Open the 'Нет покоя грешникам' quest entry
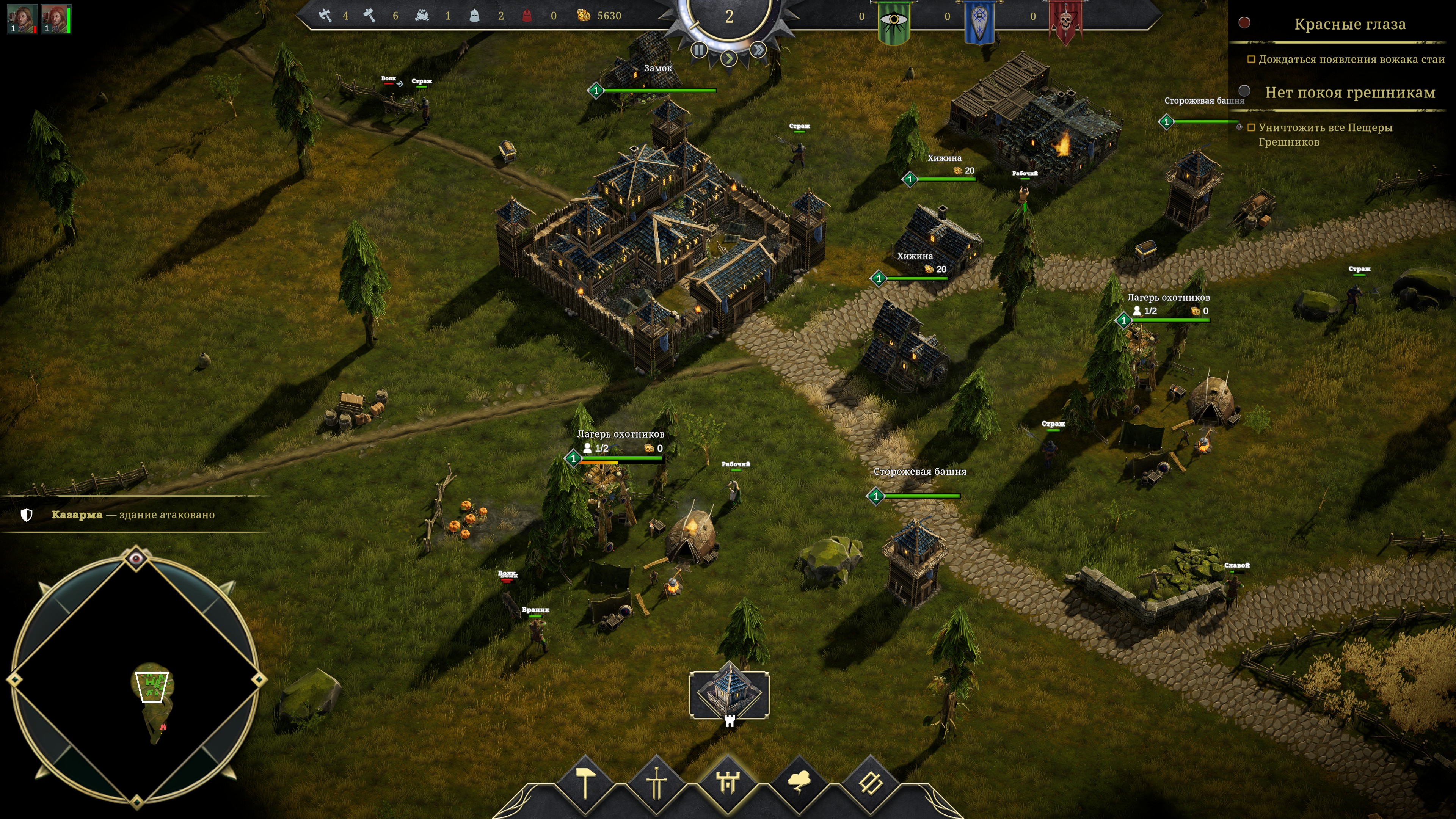 [1349, 92]
